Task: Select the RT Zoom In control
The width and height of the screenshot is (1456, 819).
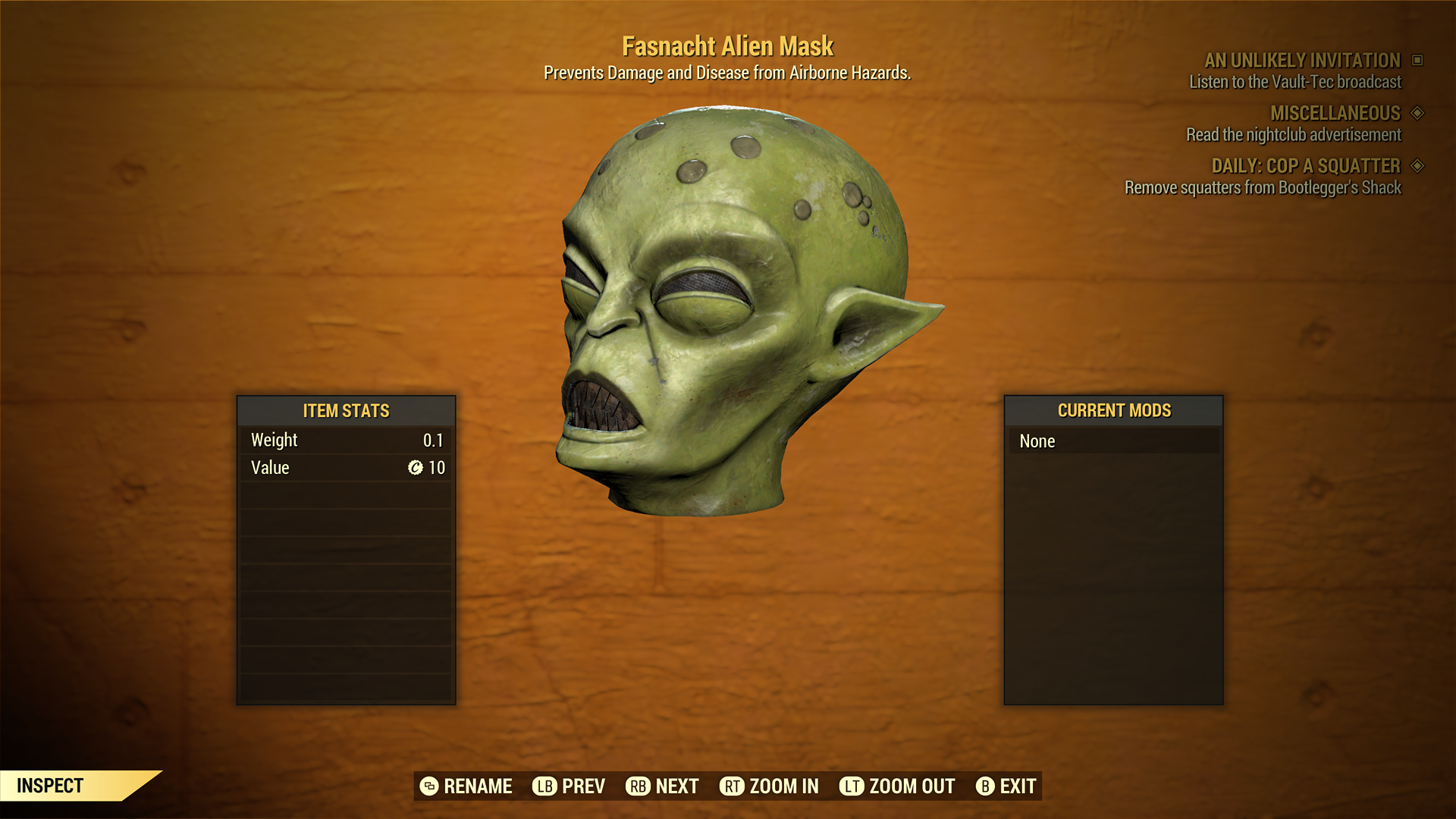Action: click(732, 786)
